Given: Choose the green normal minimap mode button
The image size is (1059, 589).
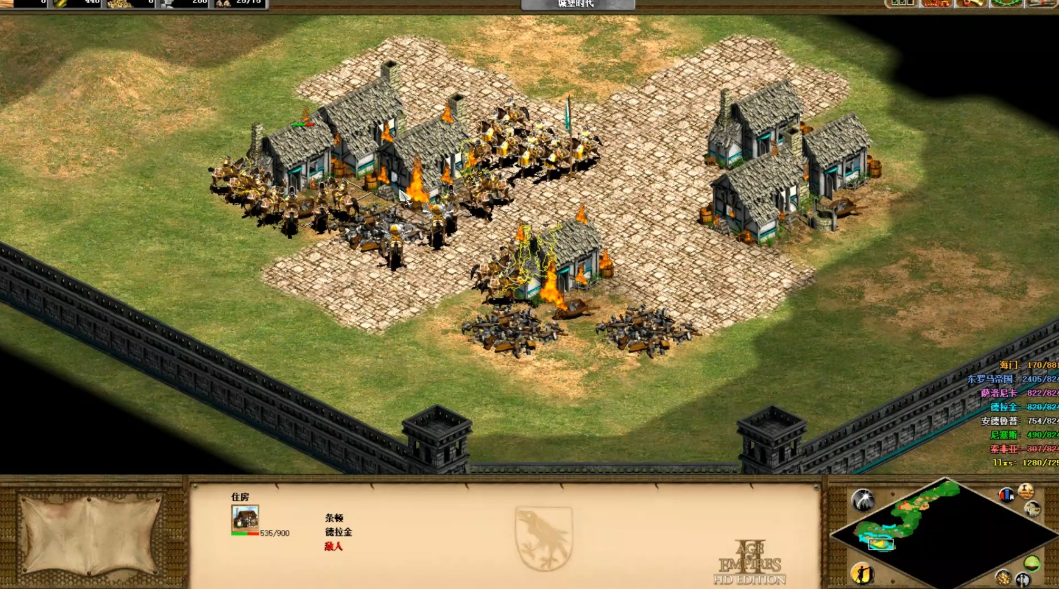Looking at the screenshot, I should point(1032,563).
